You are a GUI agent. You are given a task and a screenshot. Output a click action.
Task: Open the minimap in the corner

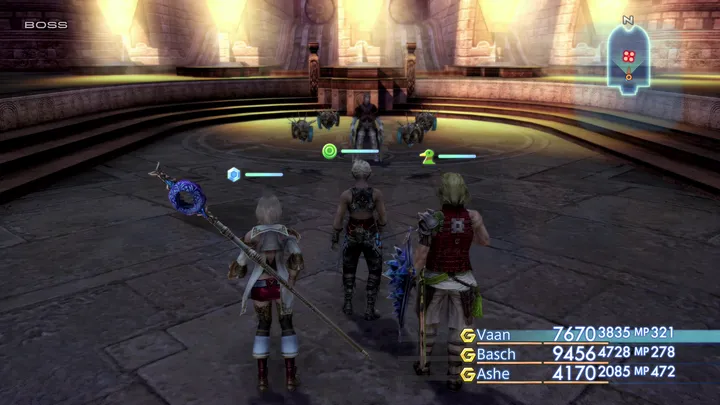(x=628, y=56)
